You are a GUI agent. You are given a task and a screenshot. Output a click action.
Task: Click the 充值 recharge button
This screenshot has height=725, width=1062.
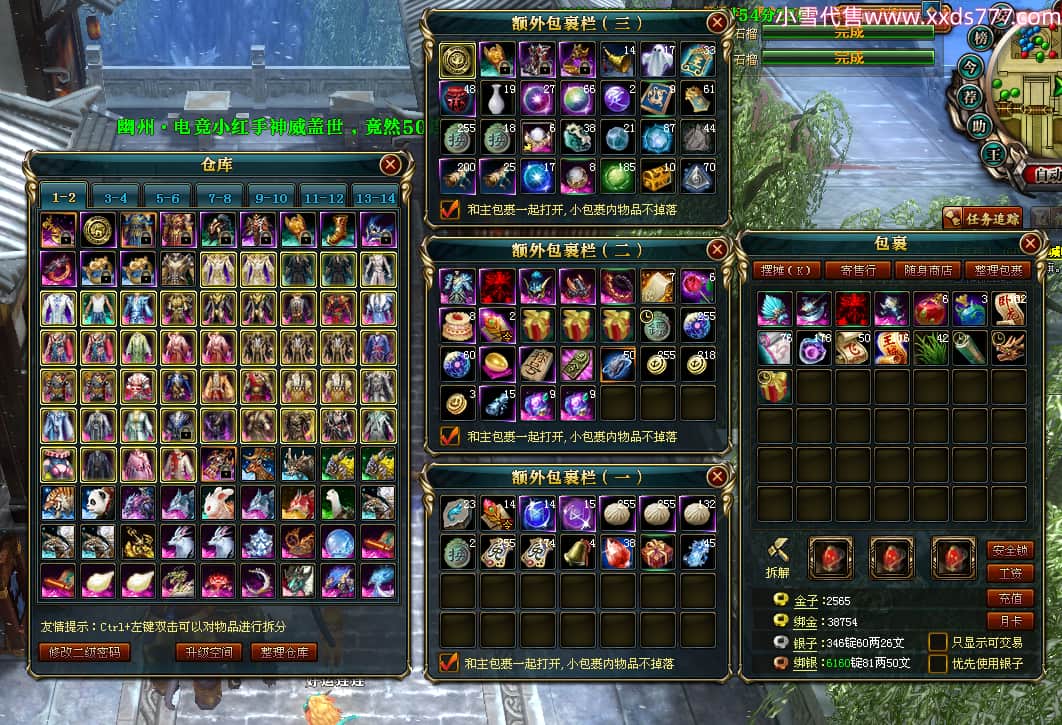pyautogui.click(x=1009, y=598)
